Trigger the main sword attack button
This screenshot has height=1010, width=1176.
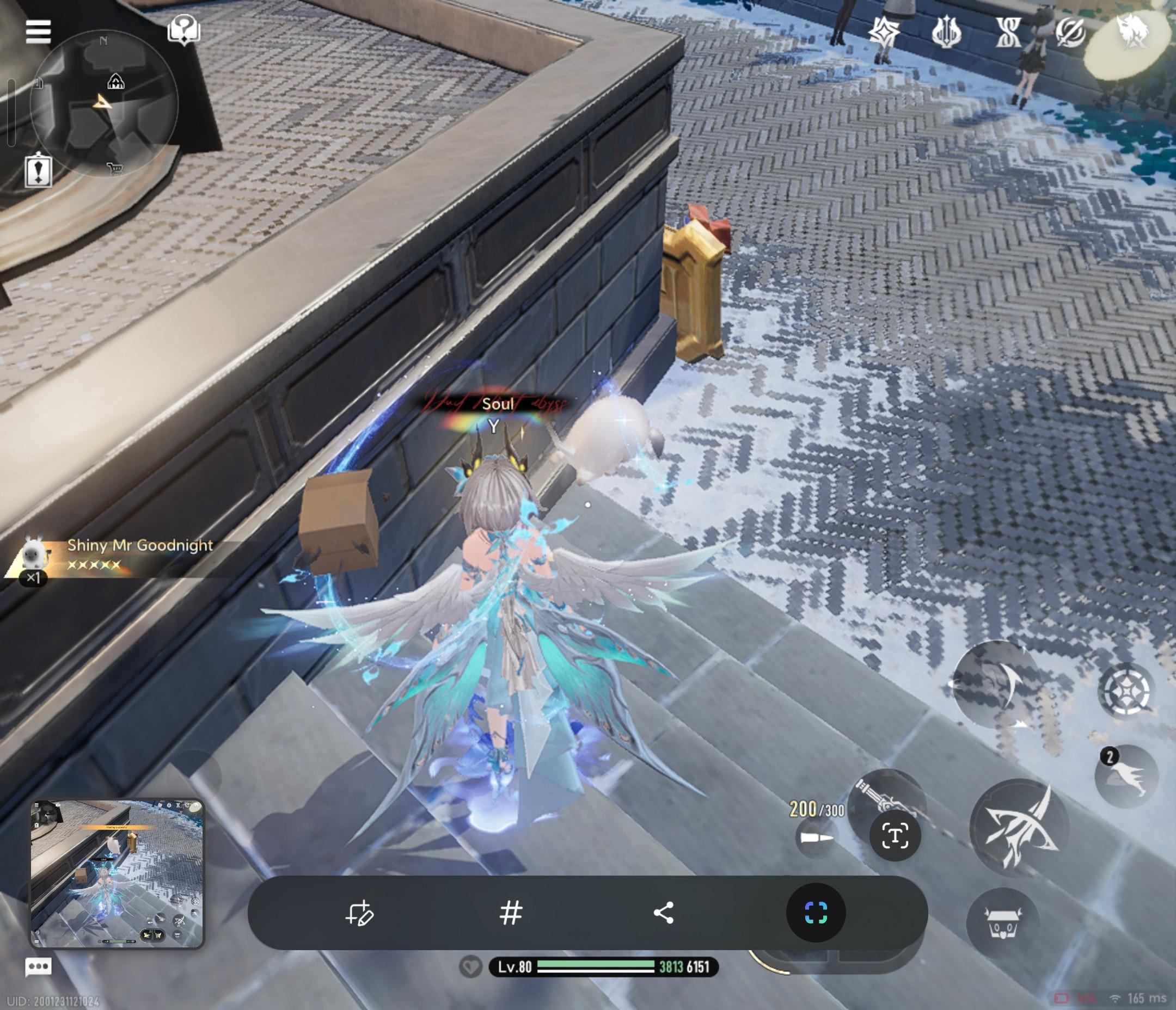(x=1019, y=828)
